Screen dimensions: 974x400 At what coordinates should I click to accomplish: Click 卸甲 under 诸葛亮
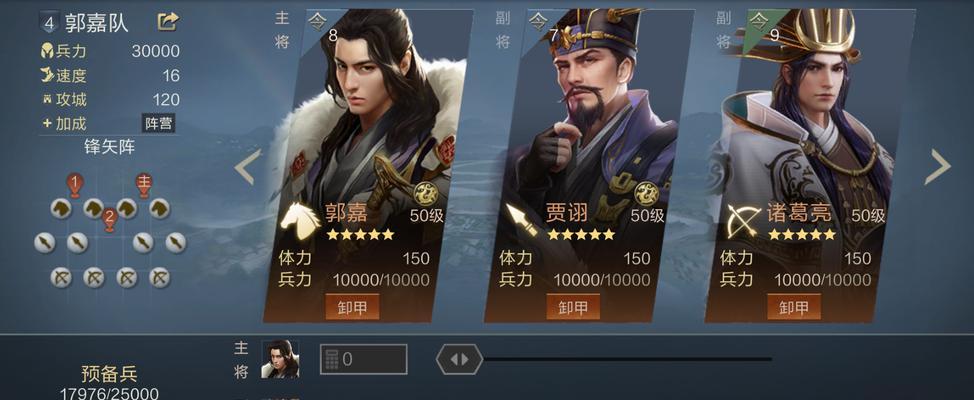pyautogui.click(x=794, y=307)
